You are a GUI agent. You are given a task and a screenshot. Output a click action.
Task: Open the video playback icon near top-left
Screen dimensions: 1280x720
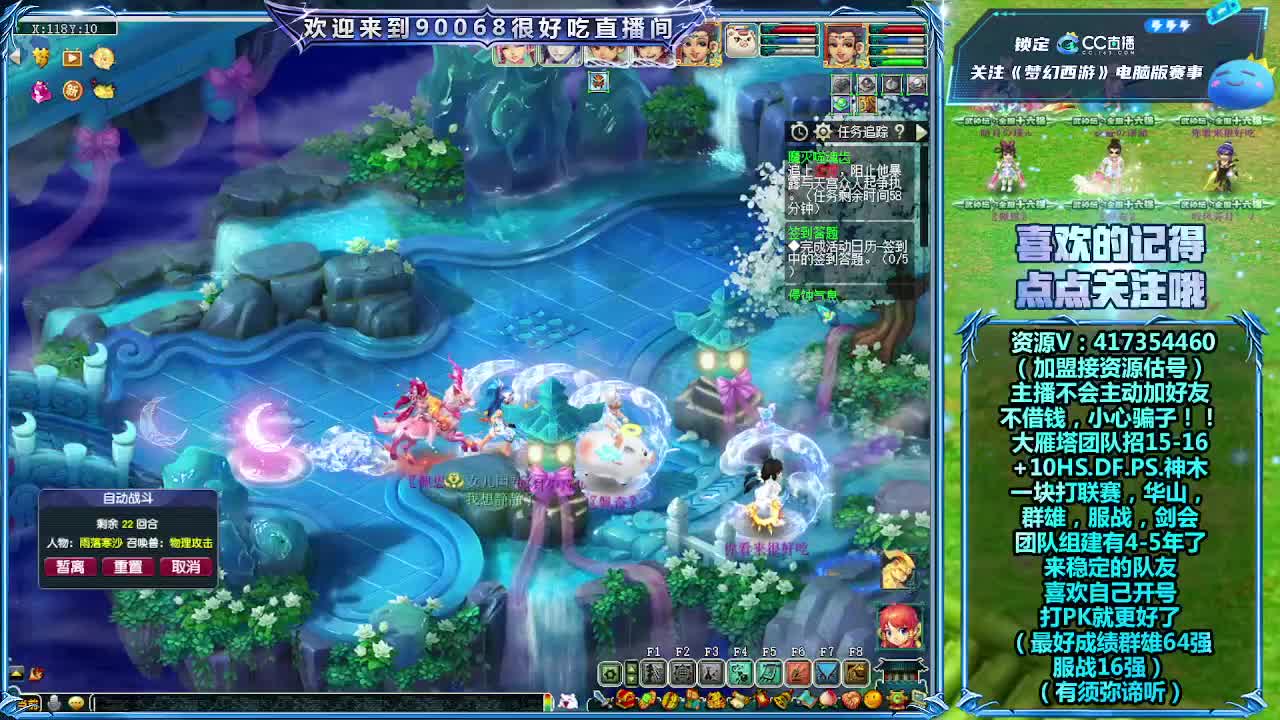click(x=72, y=58)
